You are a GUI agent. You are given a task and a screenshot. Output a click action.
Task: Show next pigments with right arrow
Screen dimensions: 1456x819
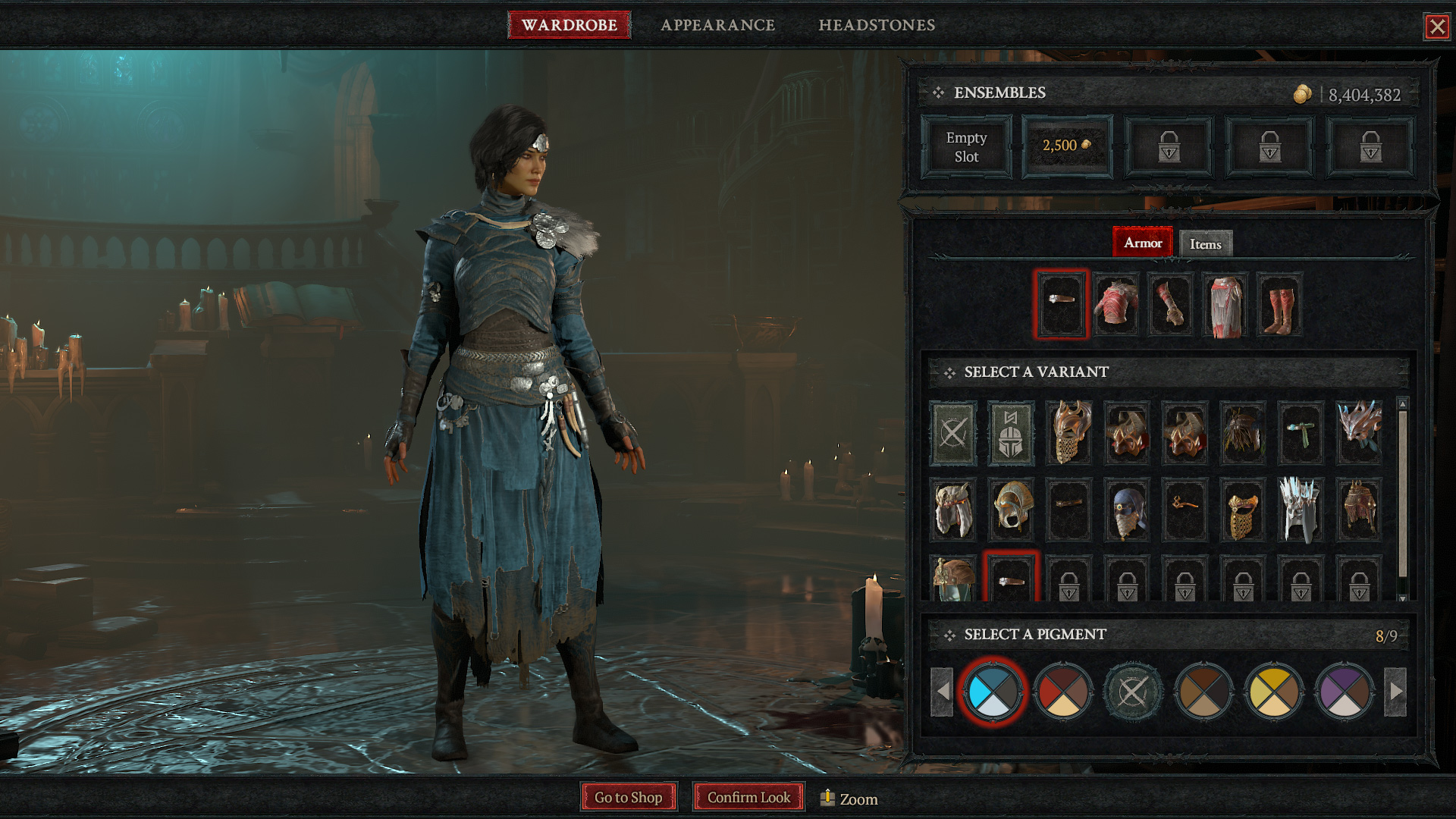[1395, 691]
